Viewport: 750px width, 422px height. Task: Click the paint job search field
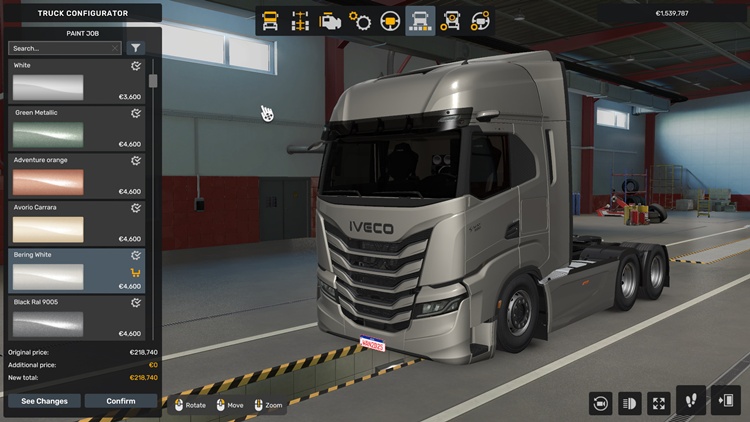tap(60, 48)
